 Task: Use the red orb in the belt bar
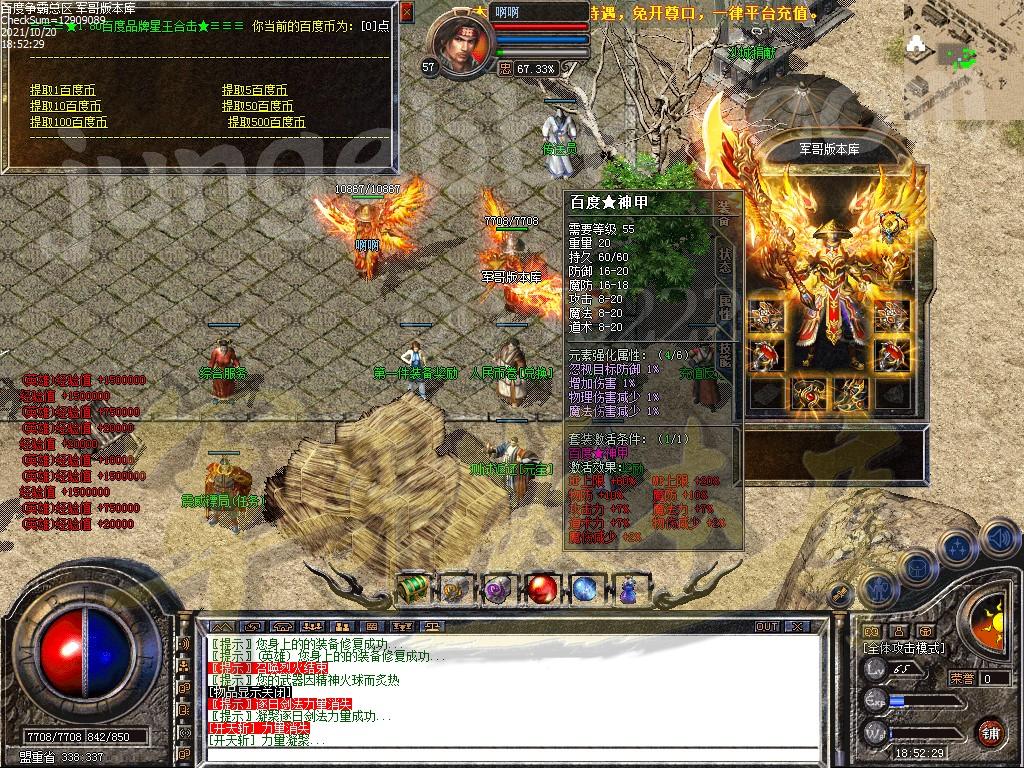(x=543, y=589)
